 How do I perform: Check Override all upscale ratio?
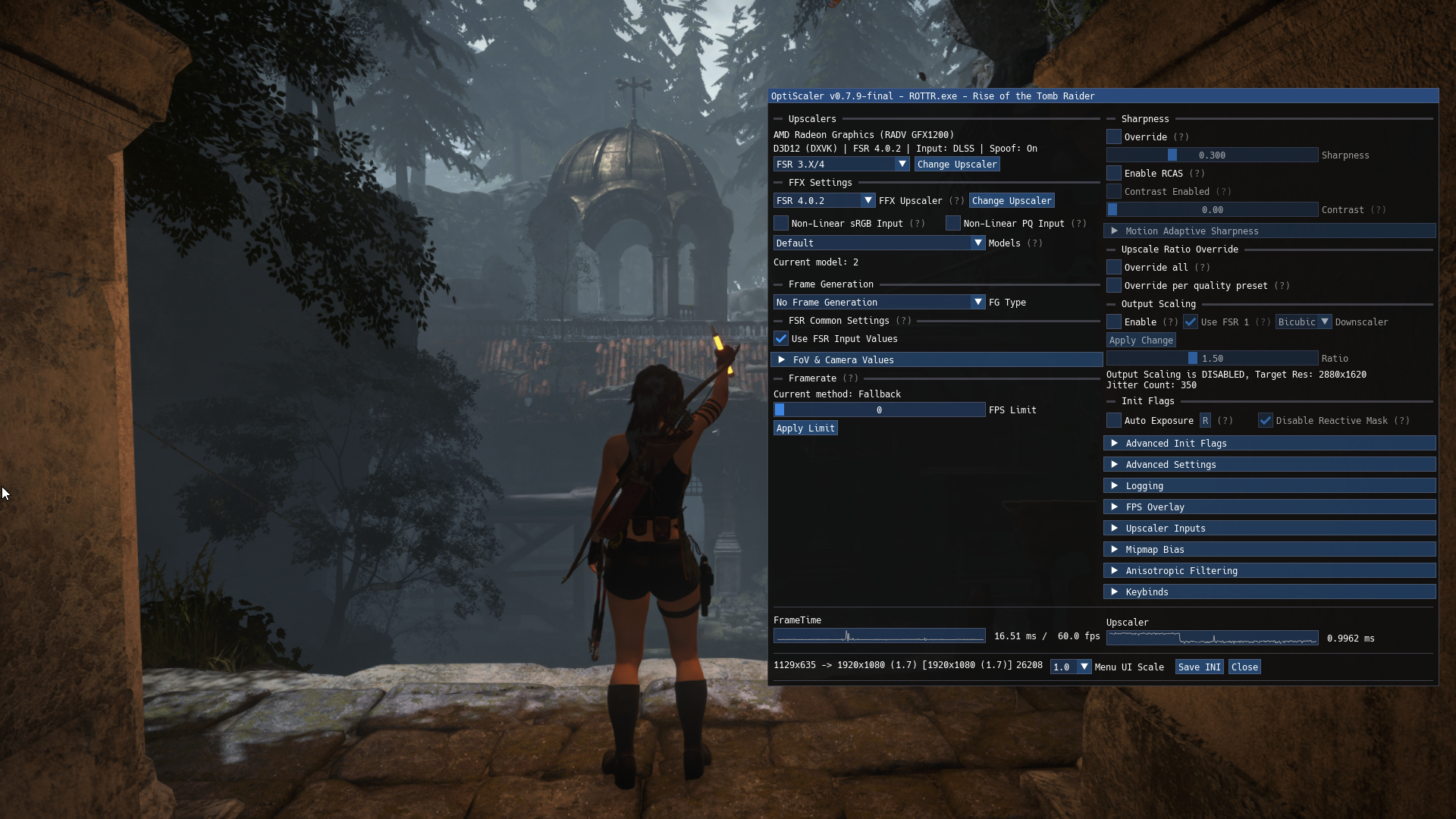tap(1114, 268)
